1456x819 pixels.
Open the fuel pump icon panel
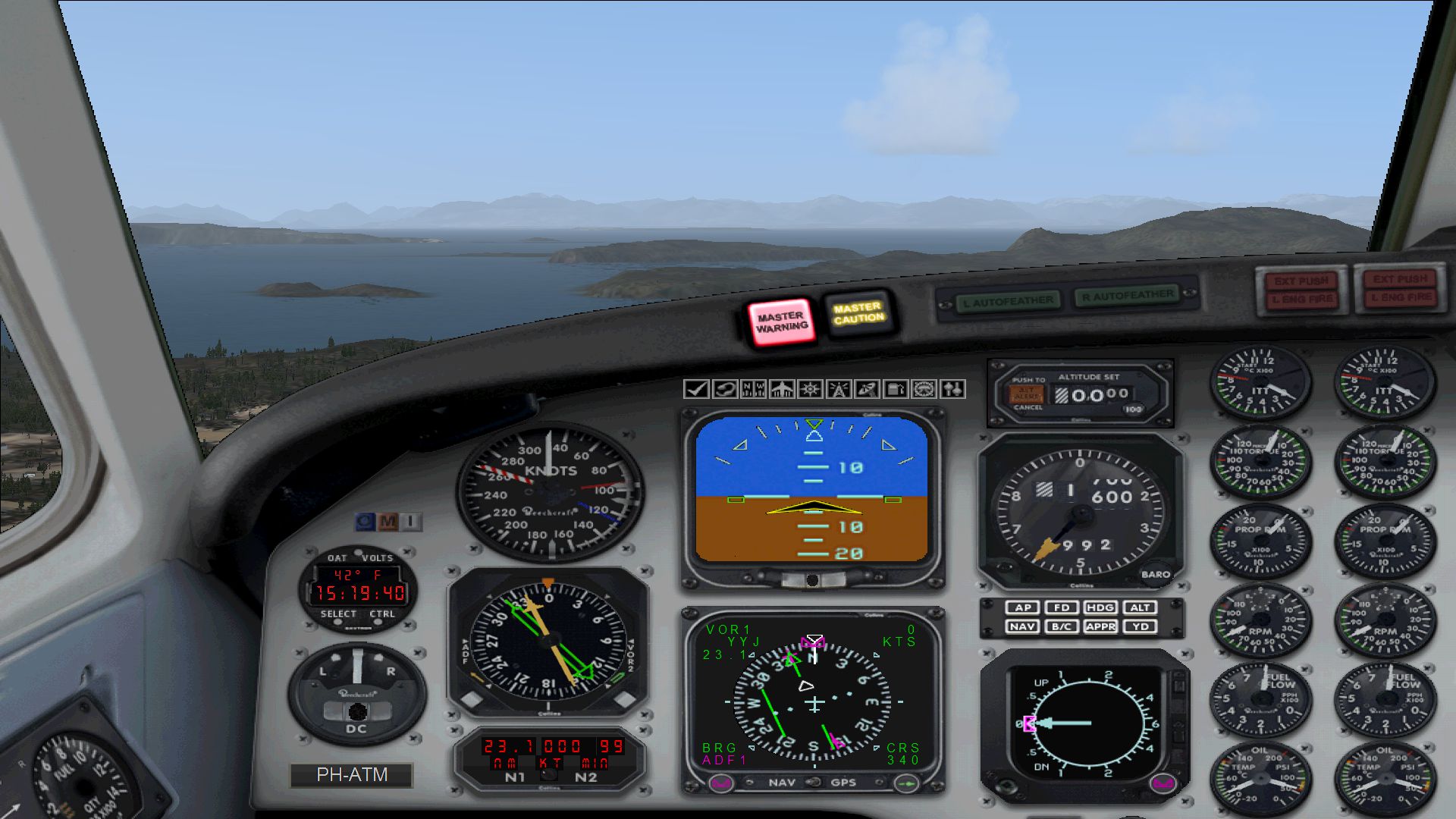[x=896, y=390]
